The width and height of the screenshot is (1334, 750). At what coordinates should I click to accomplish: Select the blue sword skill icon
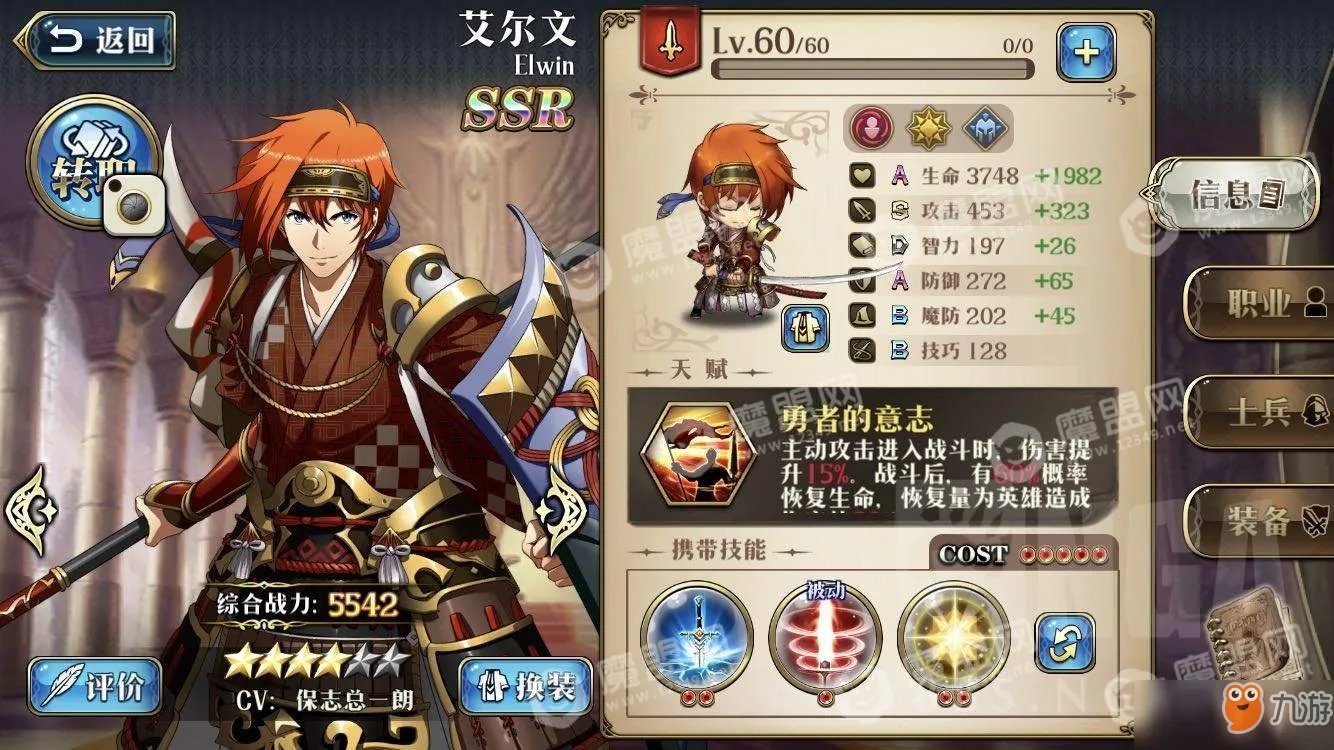697,637
